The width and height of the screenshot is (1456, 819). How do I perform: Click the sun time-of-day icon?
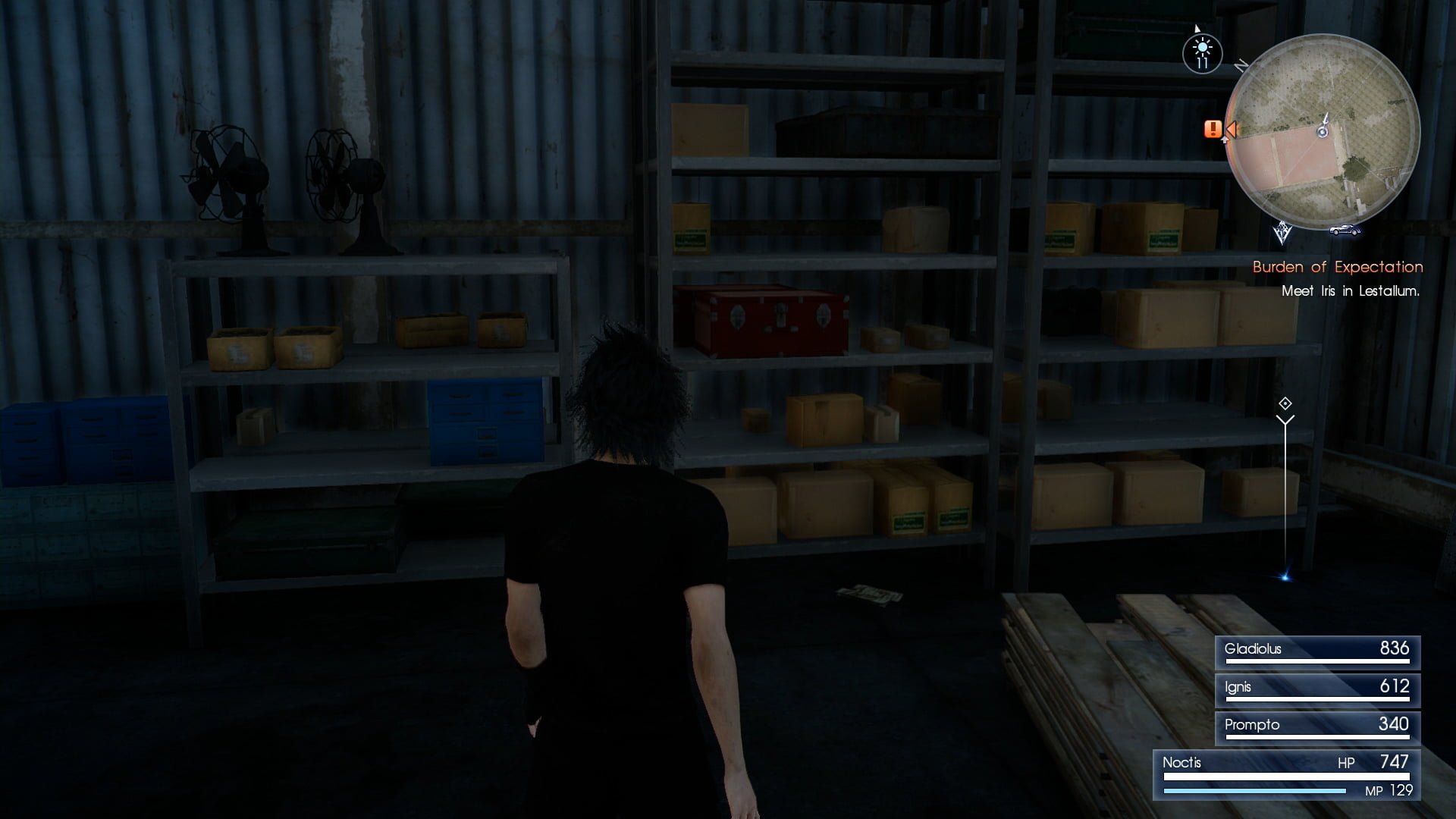pyautogui.click(x=1202, y=53)
